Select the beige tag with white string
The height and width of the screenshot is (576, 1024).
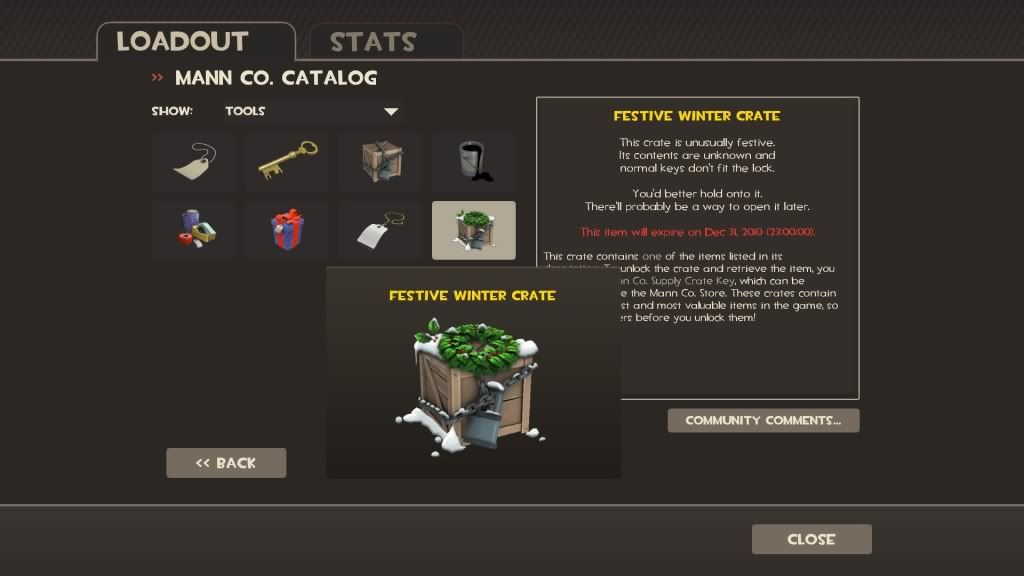[193, 161]
